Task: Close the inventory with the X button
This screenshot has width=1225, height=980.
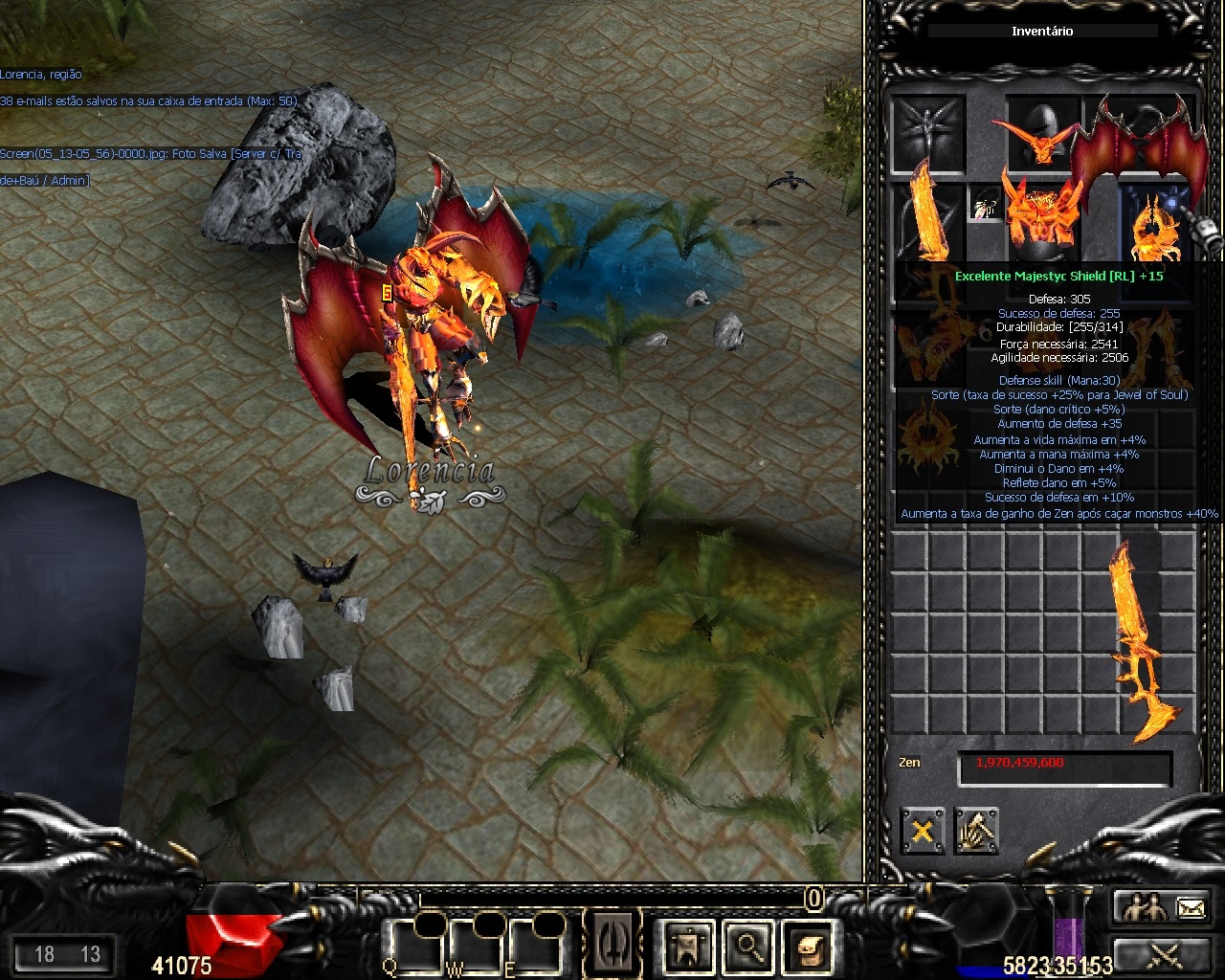Action: 922,831
